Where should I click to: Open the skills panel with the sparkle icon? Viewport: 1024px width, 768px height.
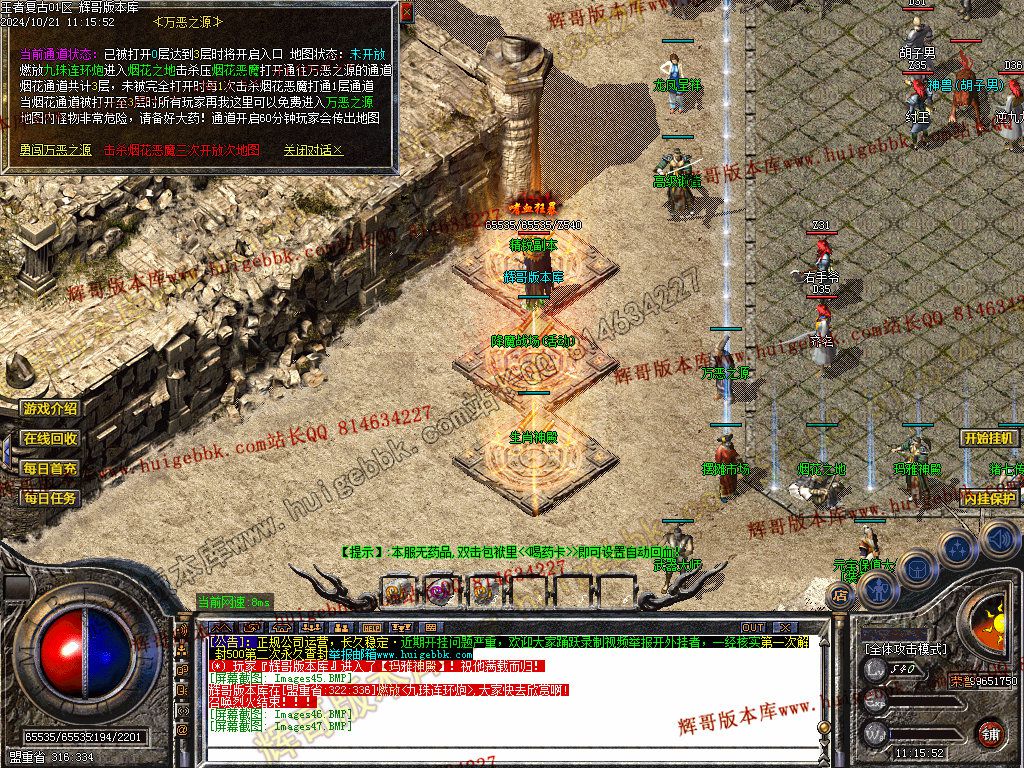pyautogui.click(x=958, y=549)
